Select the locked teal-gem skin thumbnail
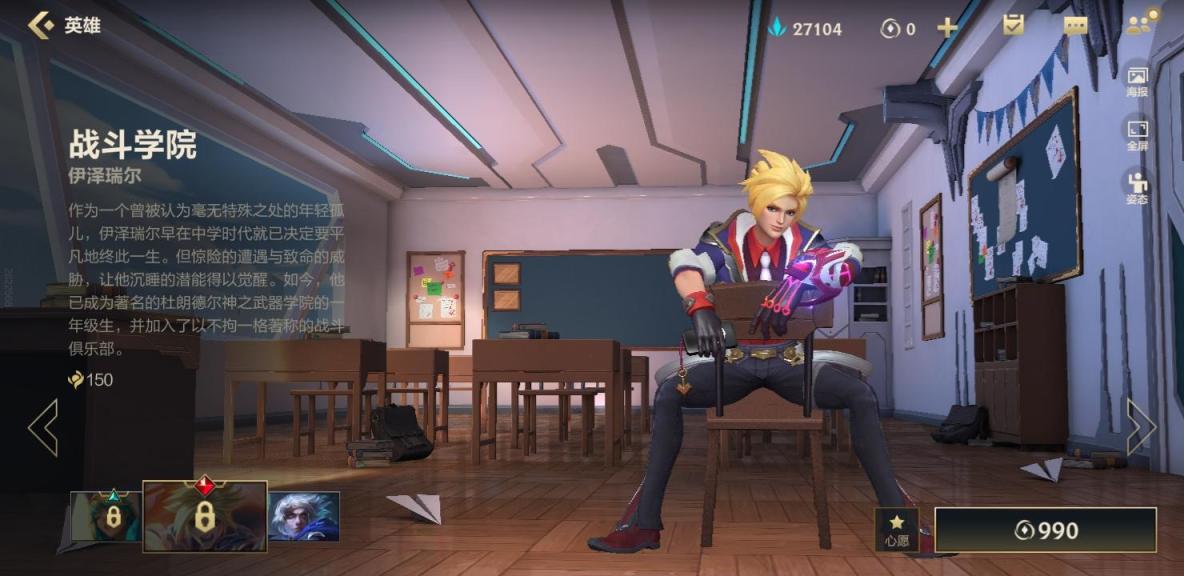Screen dimensions: 1184x576 tap(107, 516)
